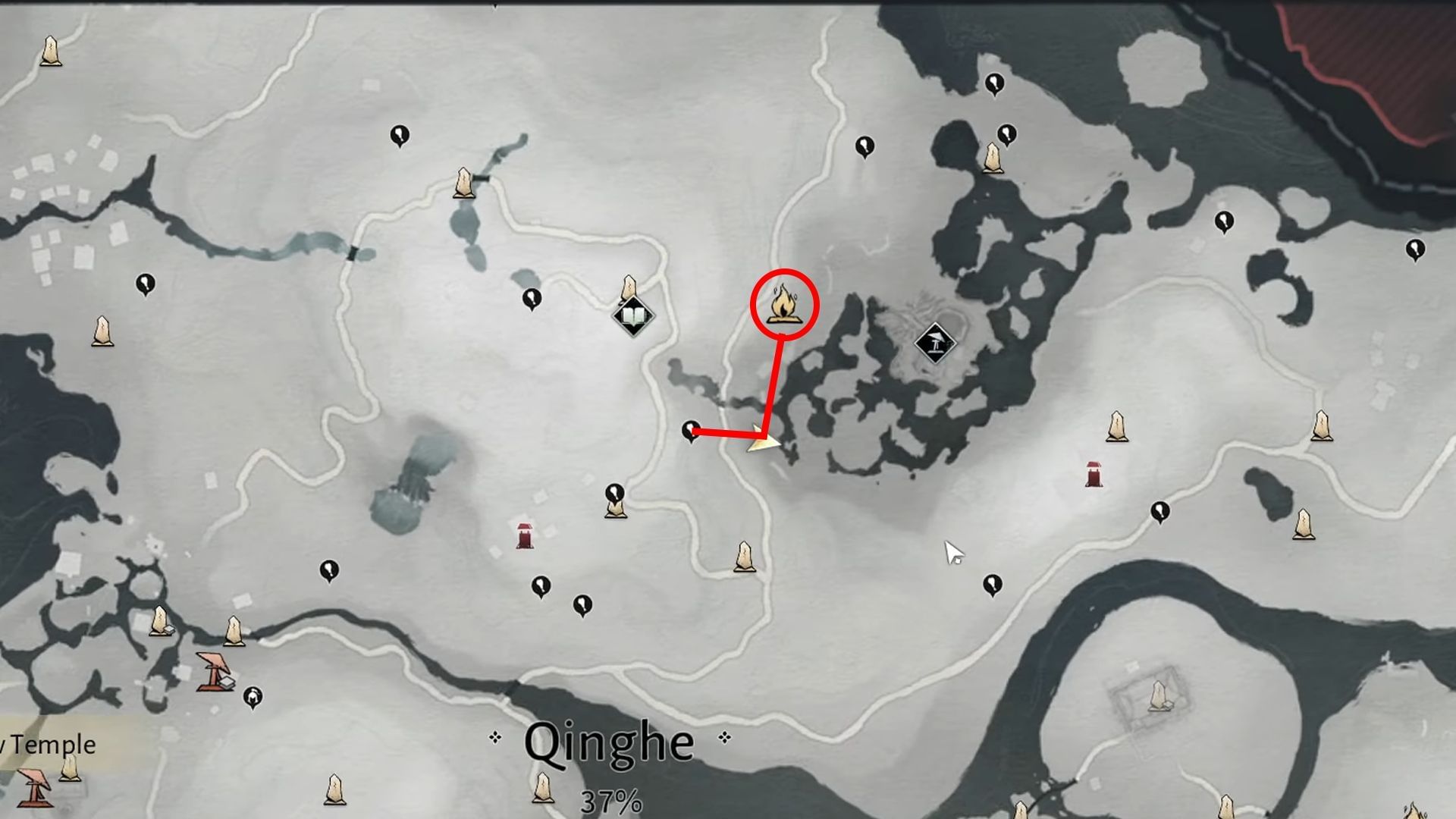Select the stone marker at the bottom center
The image size is (1456, 819).
[x=542, y=789]
